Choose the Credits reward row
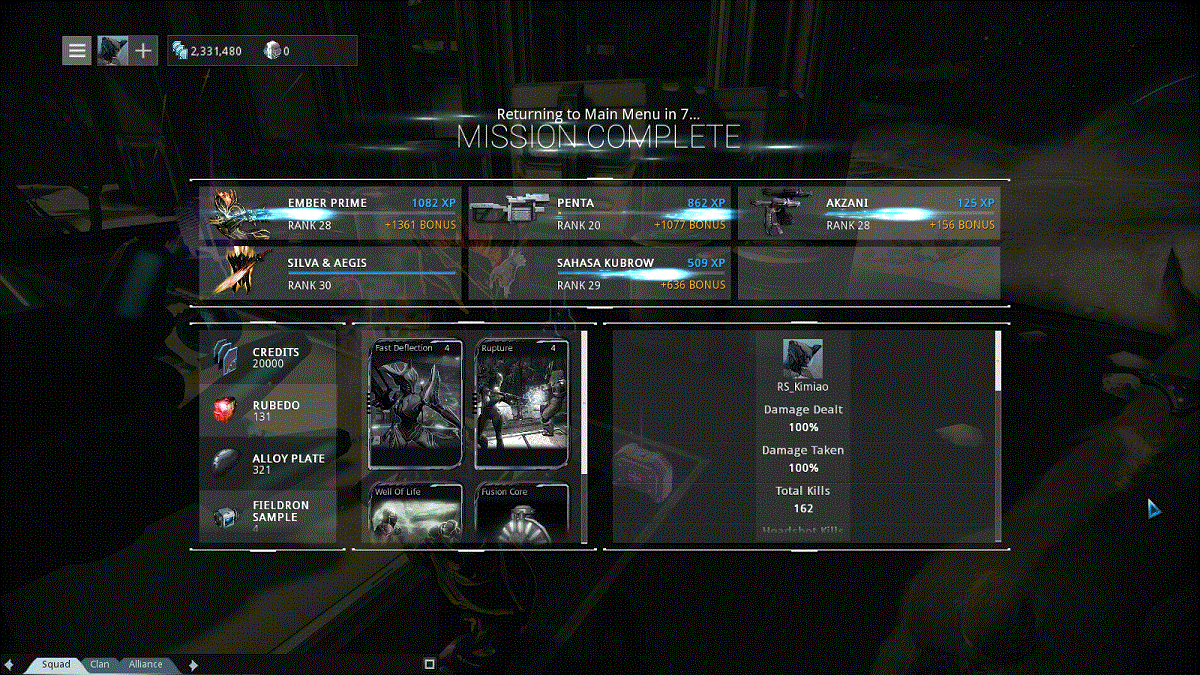Screen dimensions: 1200x675 (268, 358)
